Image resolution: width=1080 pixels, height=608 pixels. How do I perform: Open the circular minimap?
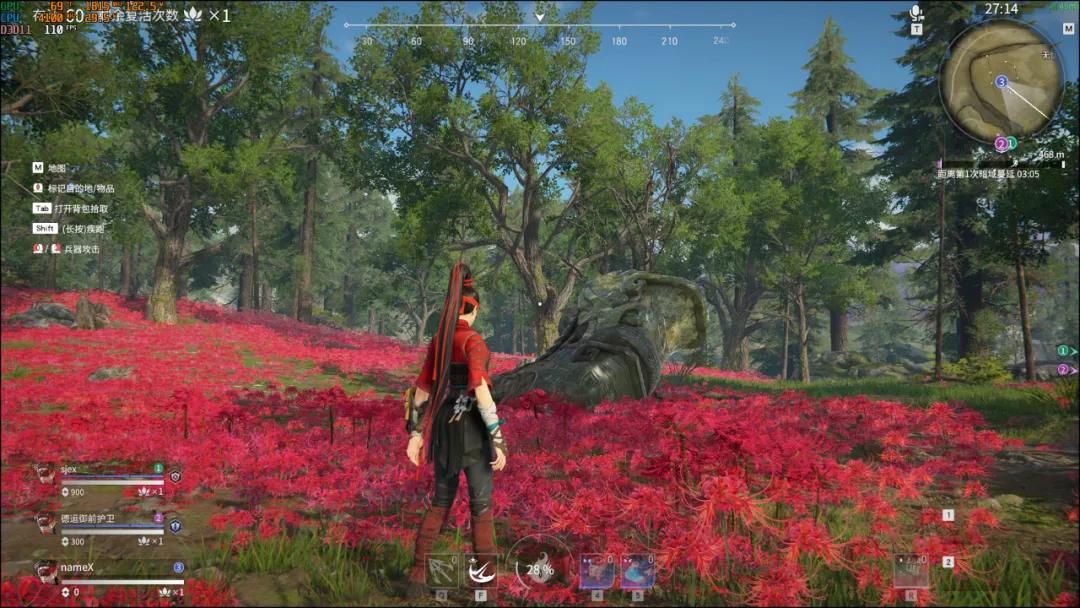(x=1001, y=80)
